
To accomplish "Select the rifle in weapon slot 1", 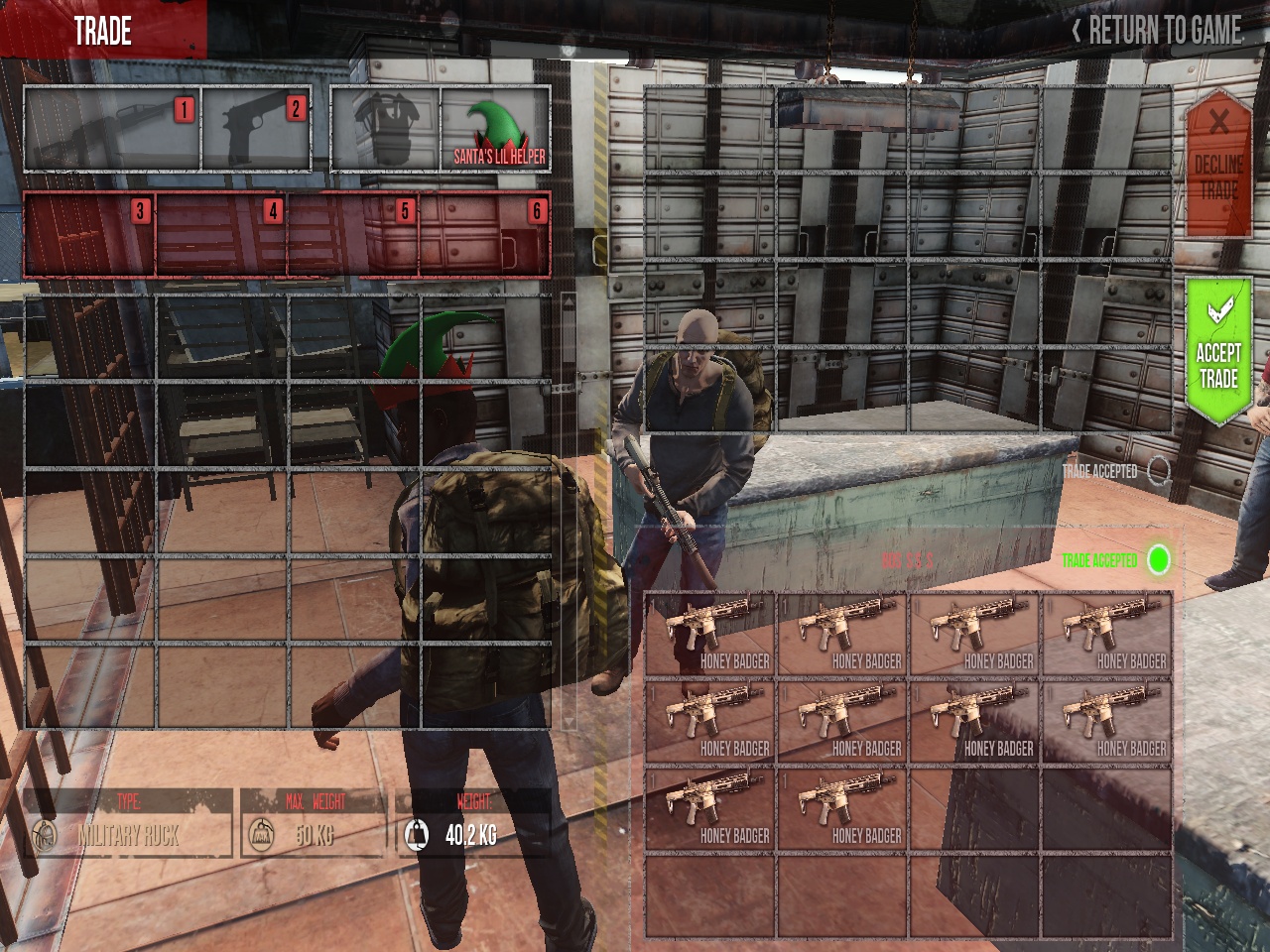I will [x=112, y=130].
